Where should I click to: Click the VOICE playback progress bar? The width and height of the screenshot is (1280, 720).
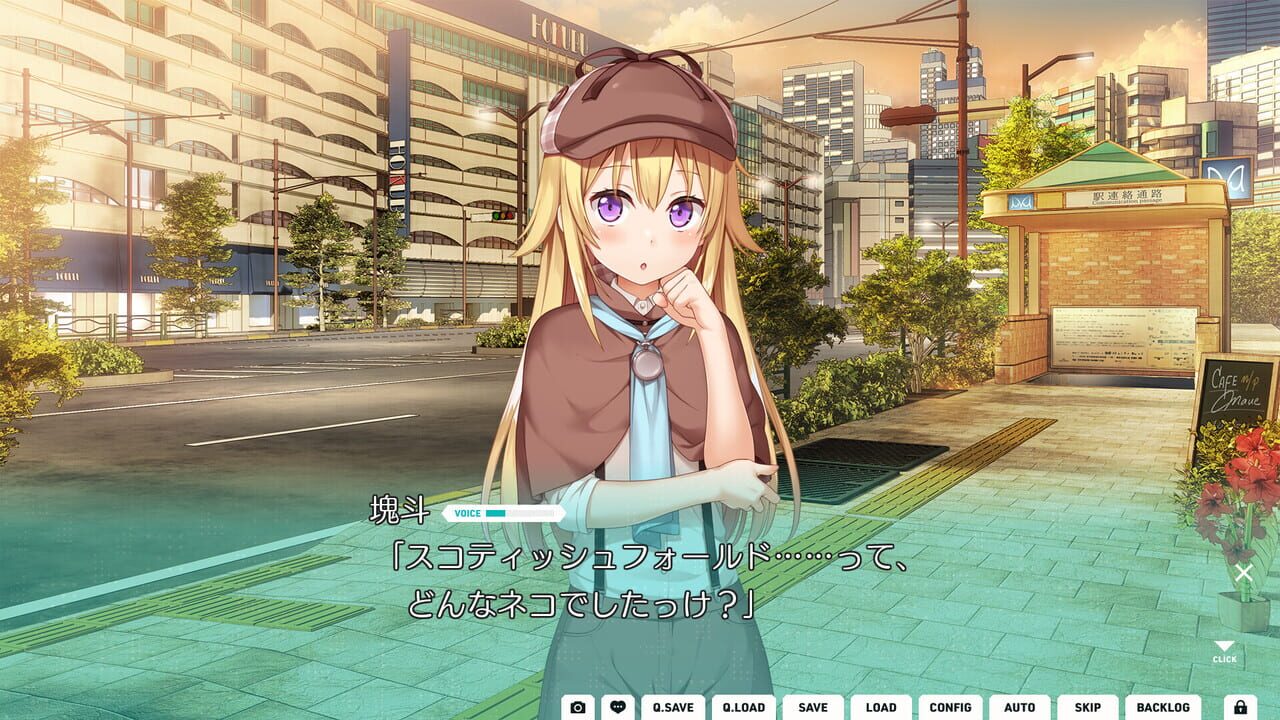(522, 513)
